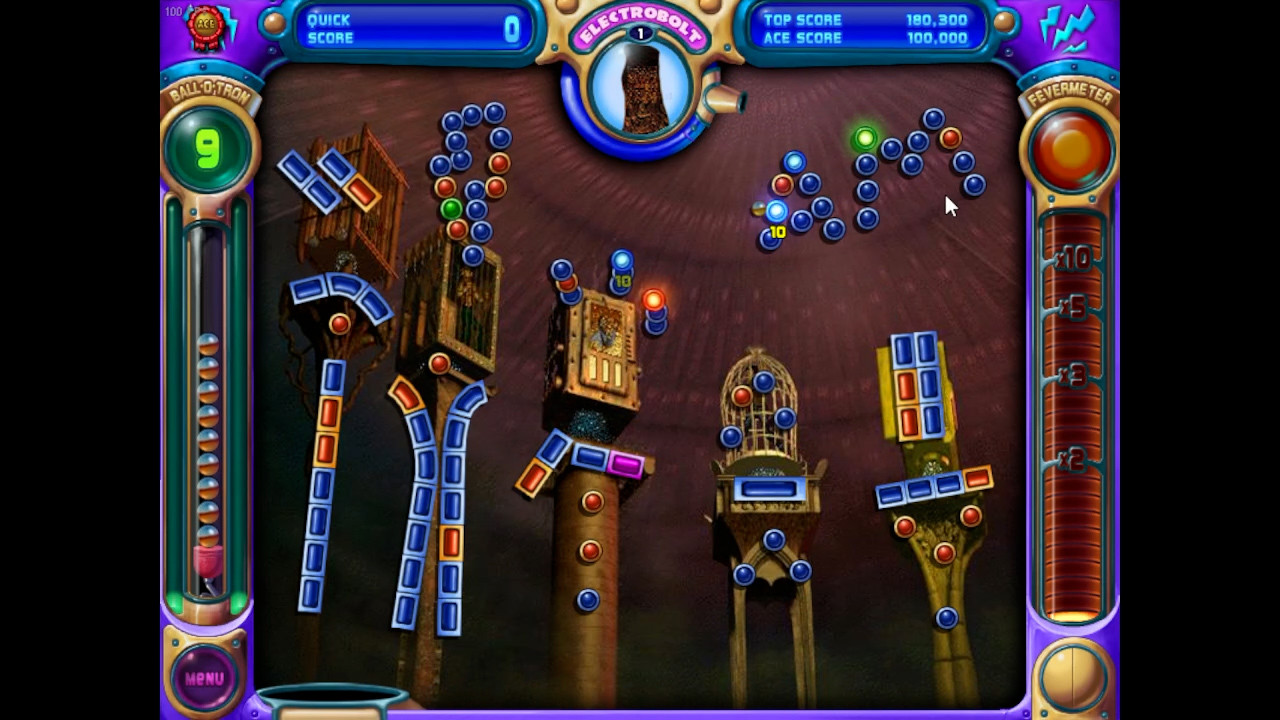1280x720 pixels.
Task: Select the Fevermeter orb
Action: tap(1070, 148)
